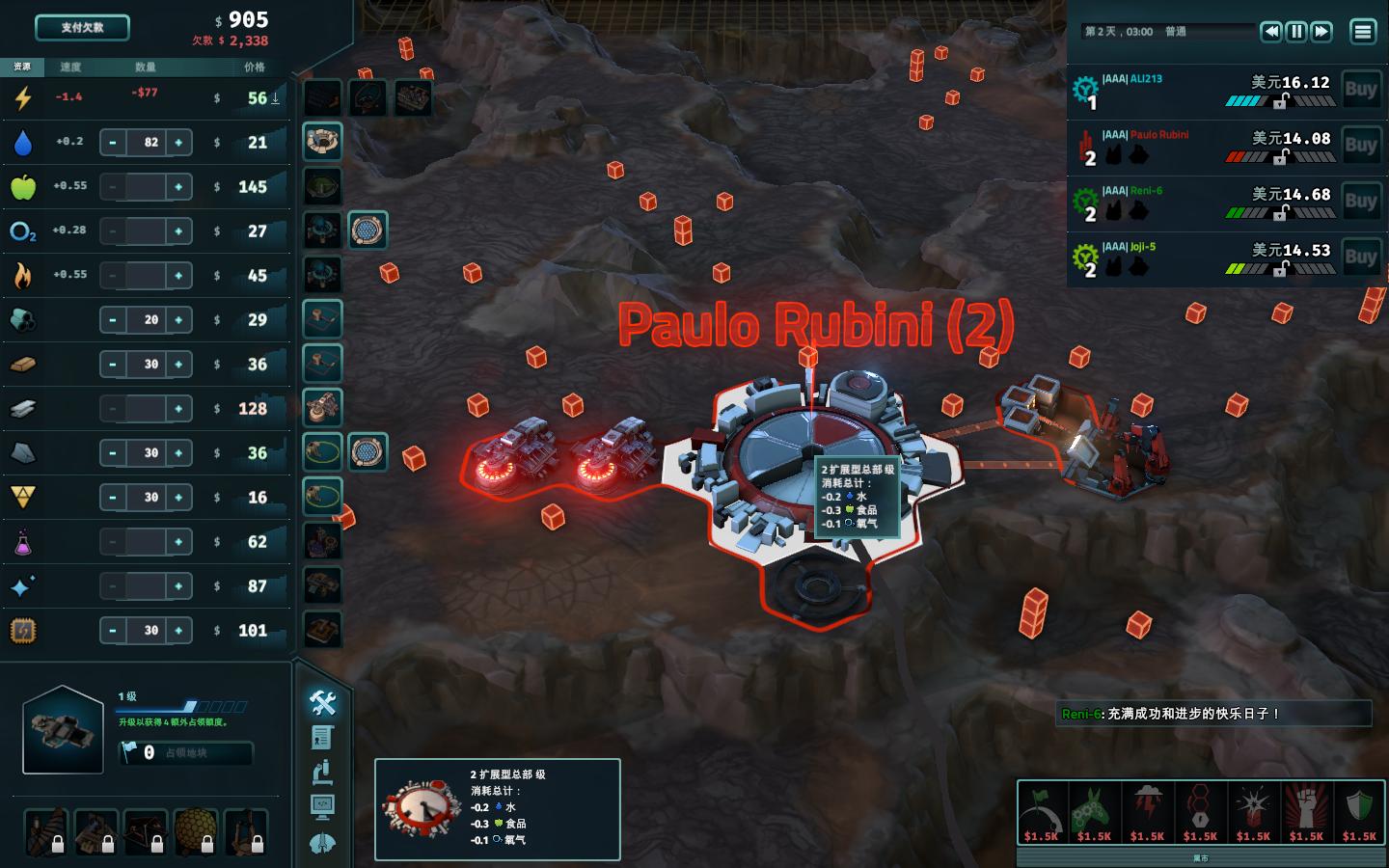1389x868 pixels.
Task: Select the construction hammer-and-wrench tool
Action: click(x=322, y=704)
